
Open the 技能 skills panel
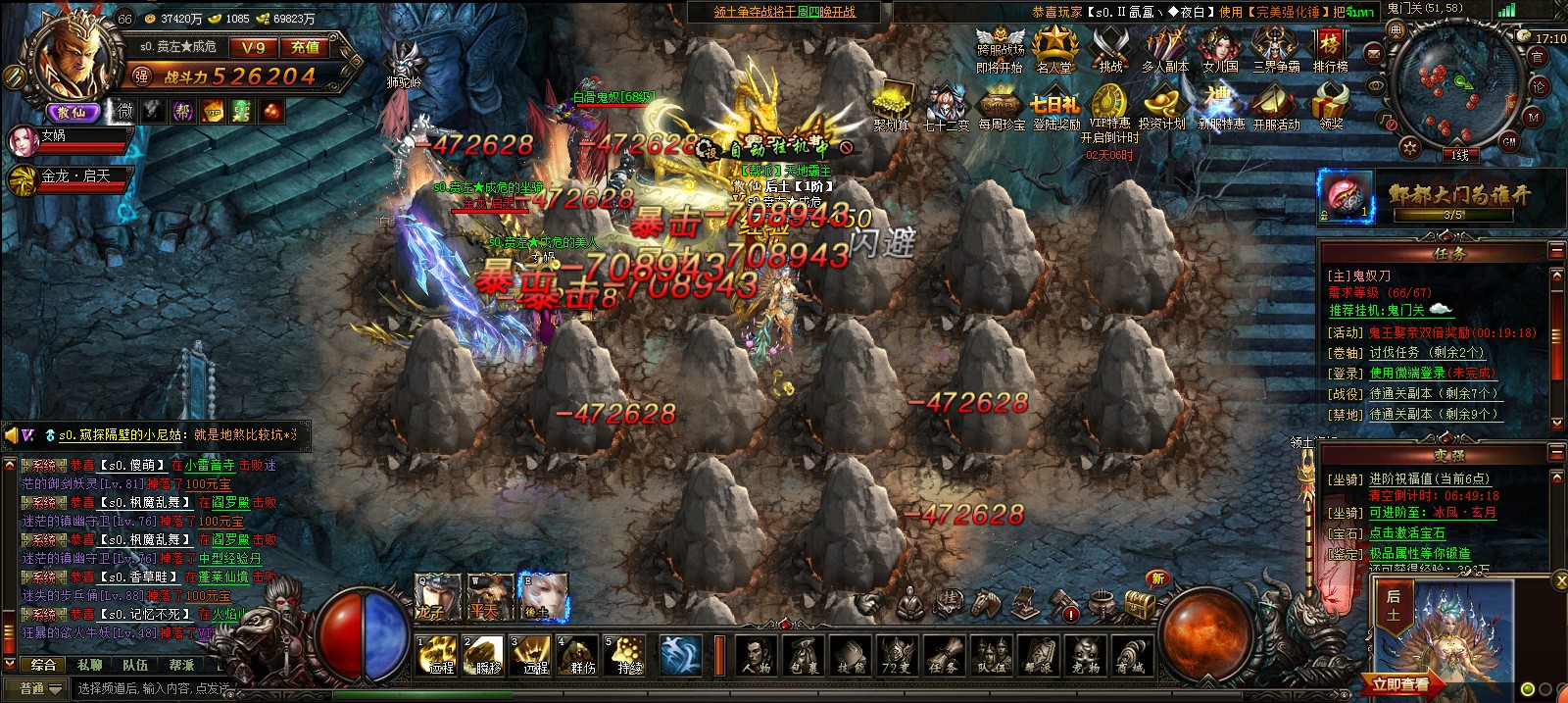coord(851,655)
